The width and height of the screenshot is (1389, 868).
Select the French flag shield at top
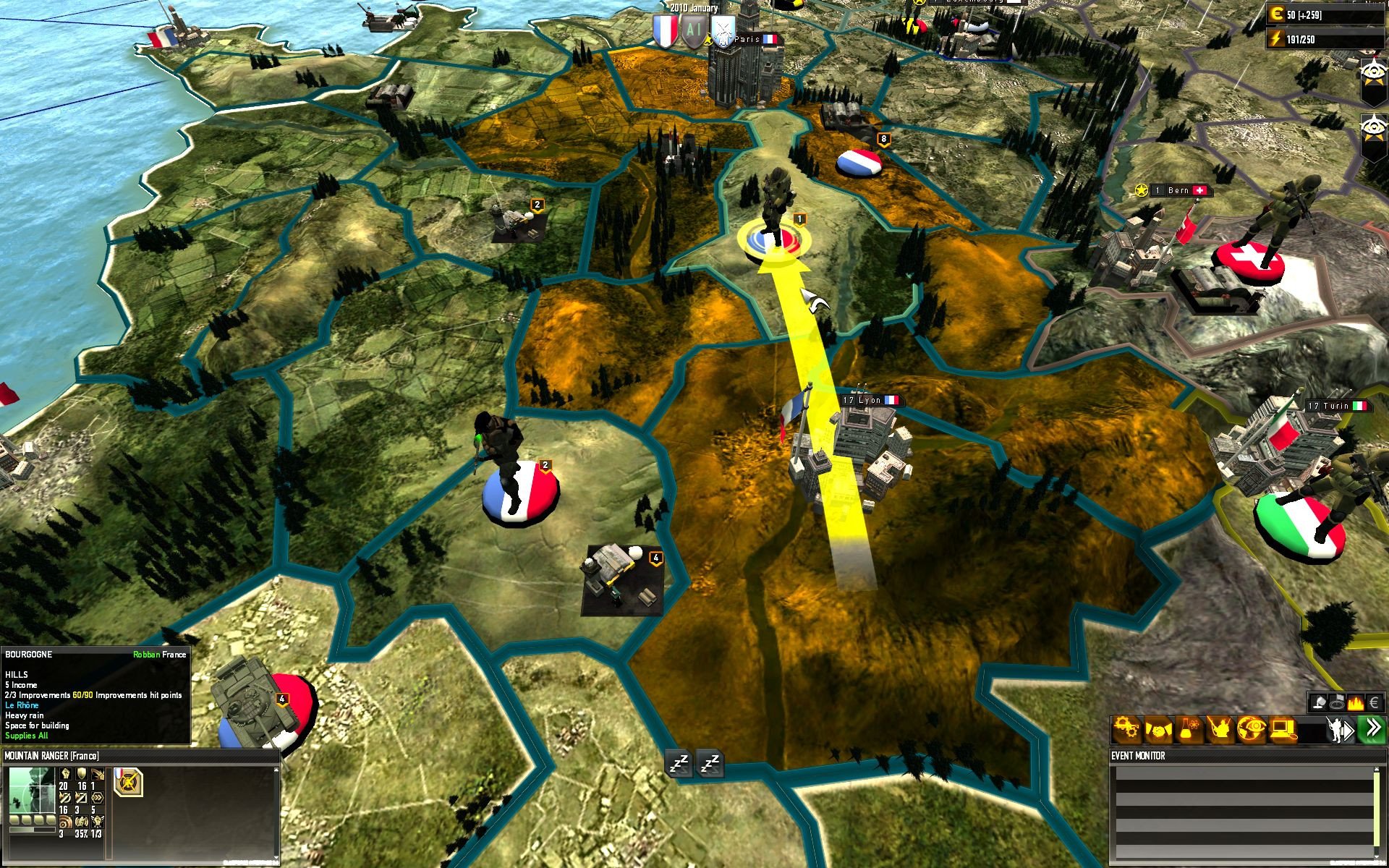click(x=665, y=32)
